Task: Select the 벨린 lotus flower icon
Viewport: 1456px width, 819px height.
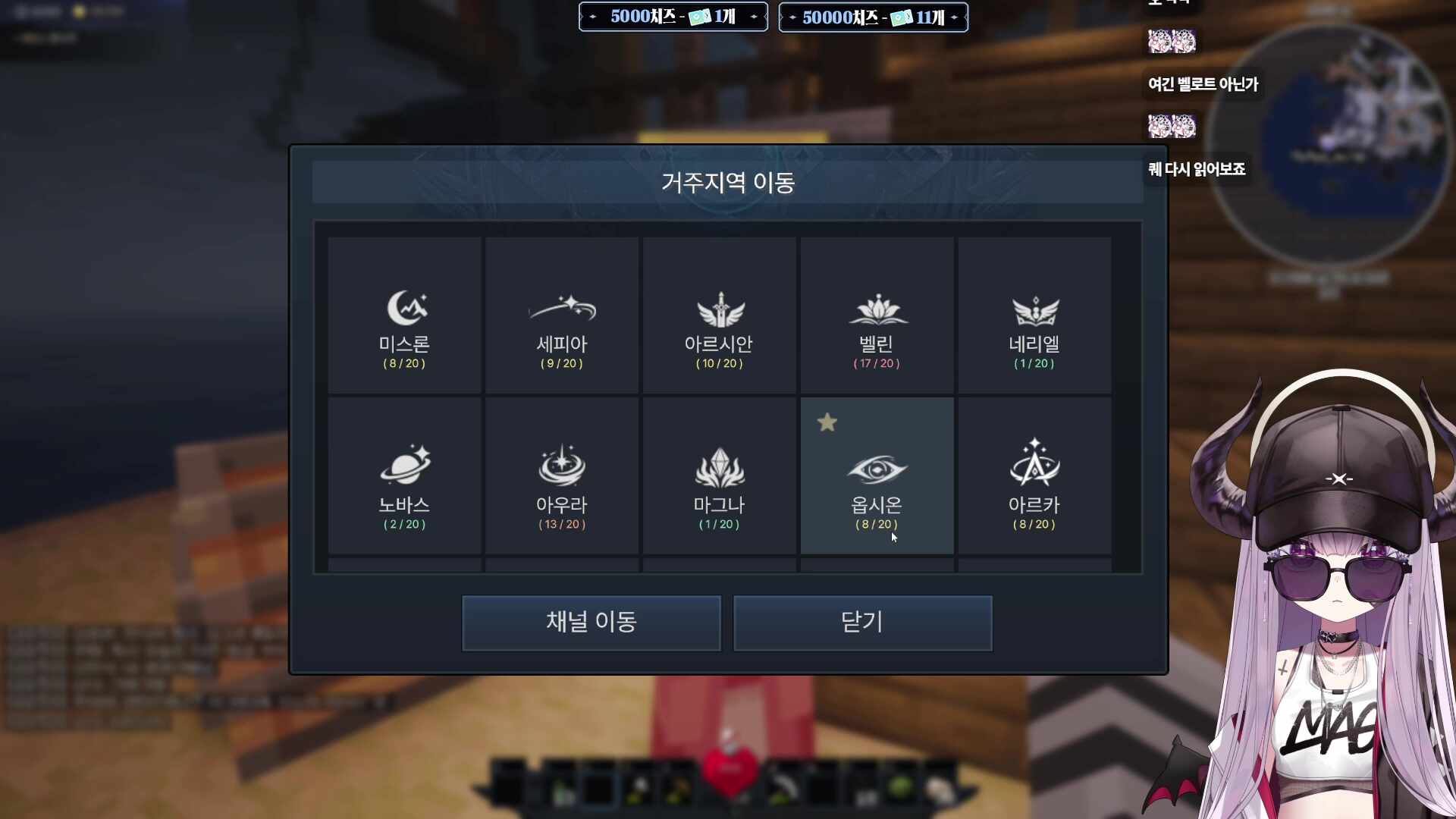Action: click(x=877, y=307)
